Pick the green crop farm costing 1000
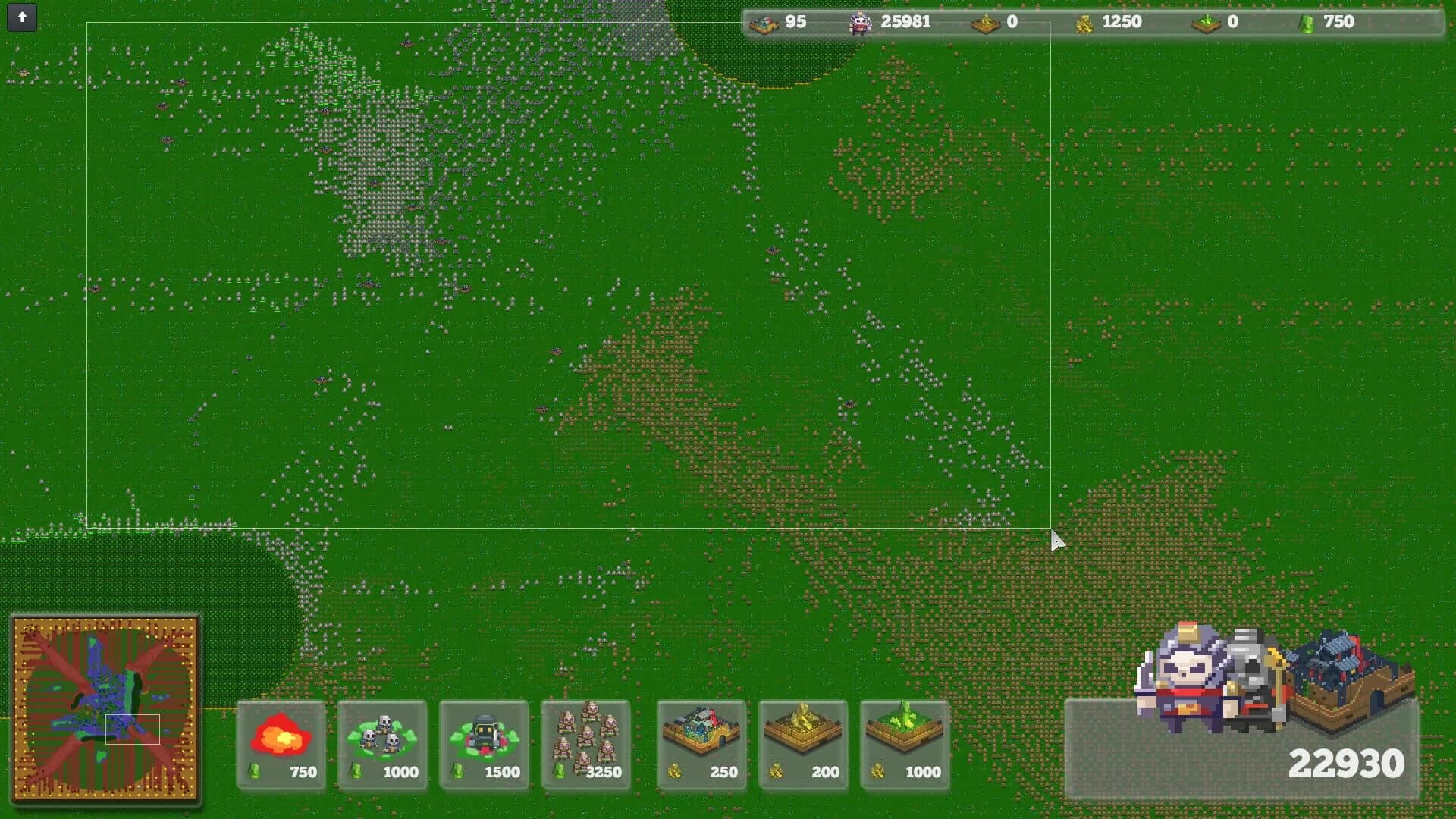Screen dimensions: 1456x819 tap(905, 745)
